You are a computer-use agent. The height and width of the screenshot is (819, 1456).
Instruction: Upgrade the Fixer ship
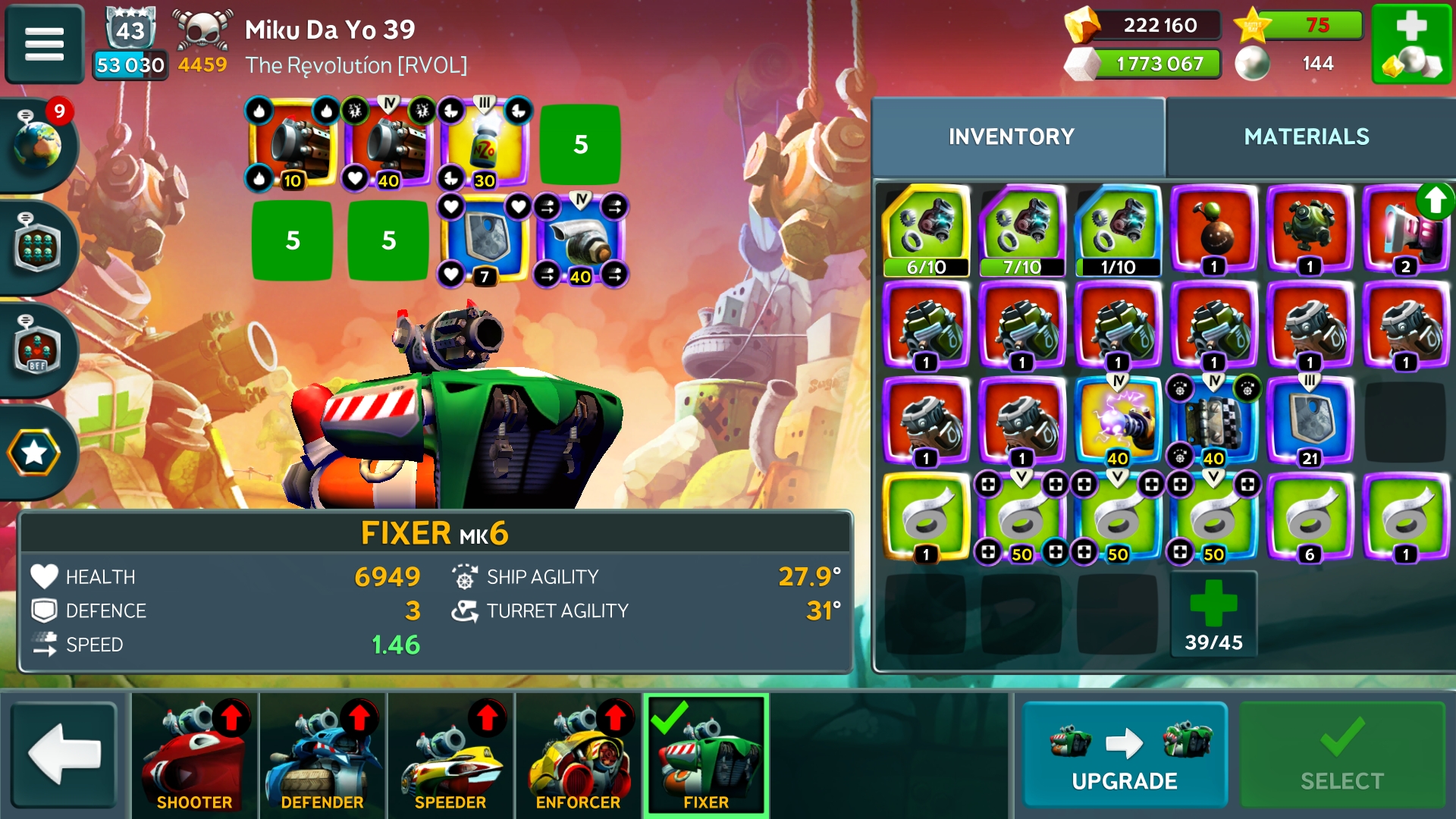point(1124,755)
